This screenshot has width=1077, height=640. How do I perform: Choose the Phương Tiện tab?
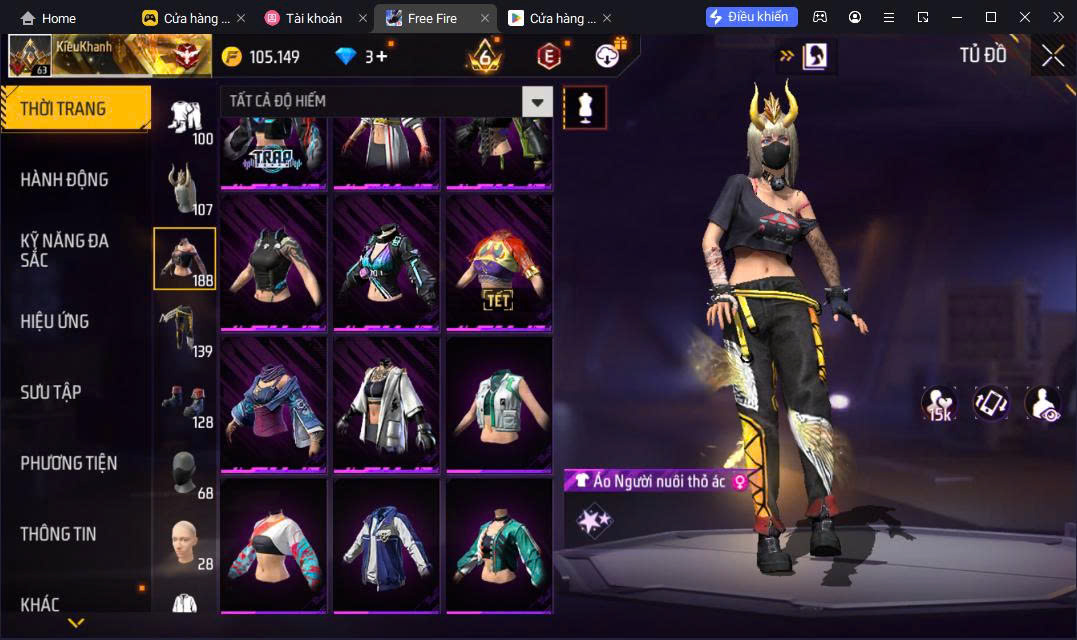(69, 463)
